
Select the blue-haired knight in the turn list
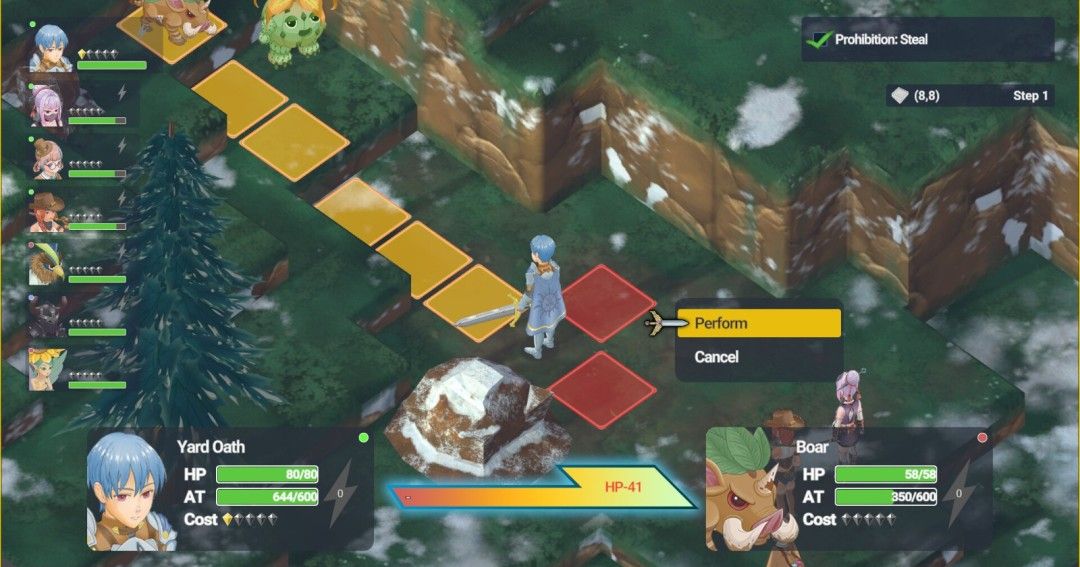(50, 47)
